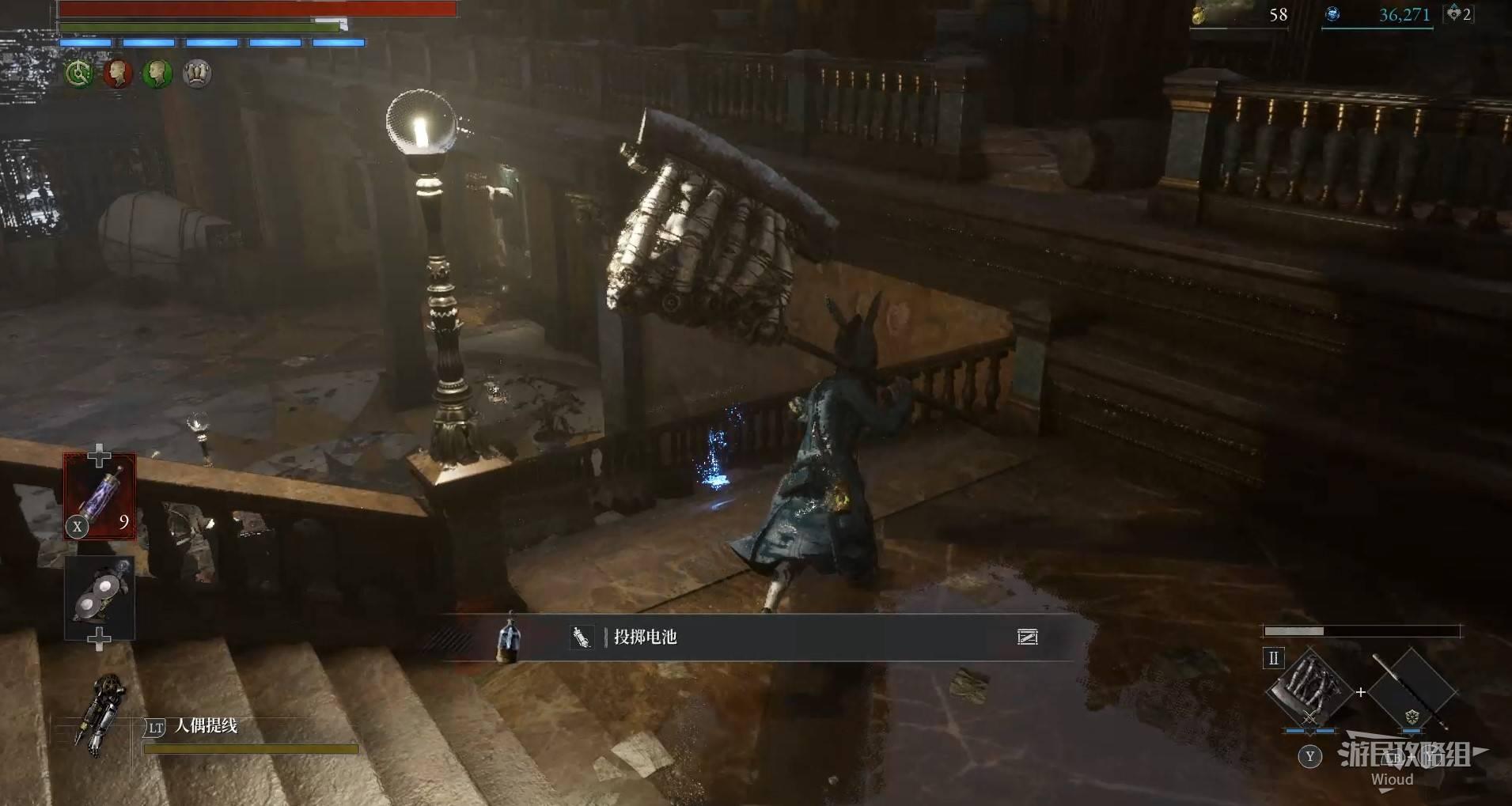Click the green head-profile status icon
This screenshot has width=1512, height=806.
[157, 74]
